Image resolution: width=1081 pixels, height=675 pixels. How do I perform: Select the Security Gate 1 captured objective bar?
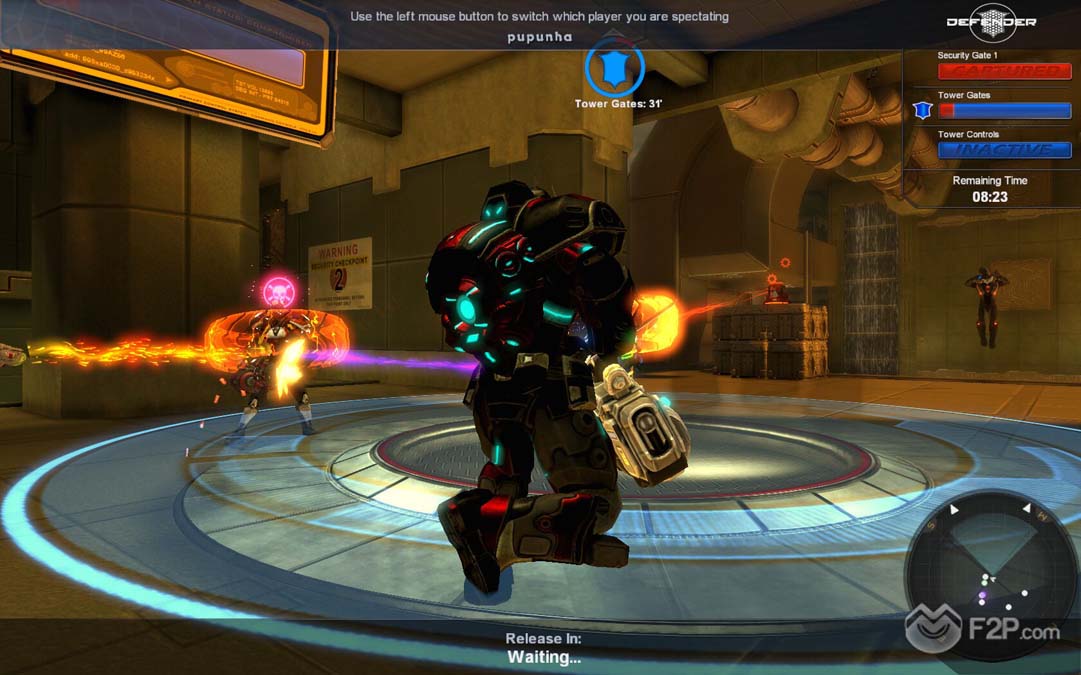[1004, 71]
